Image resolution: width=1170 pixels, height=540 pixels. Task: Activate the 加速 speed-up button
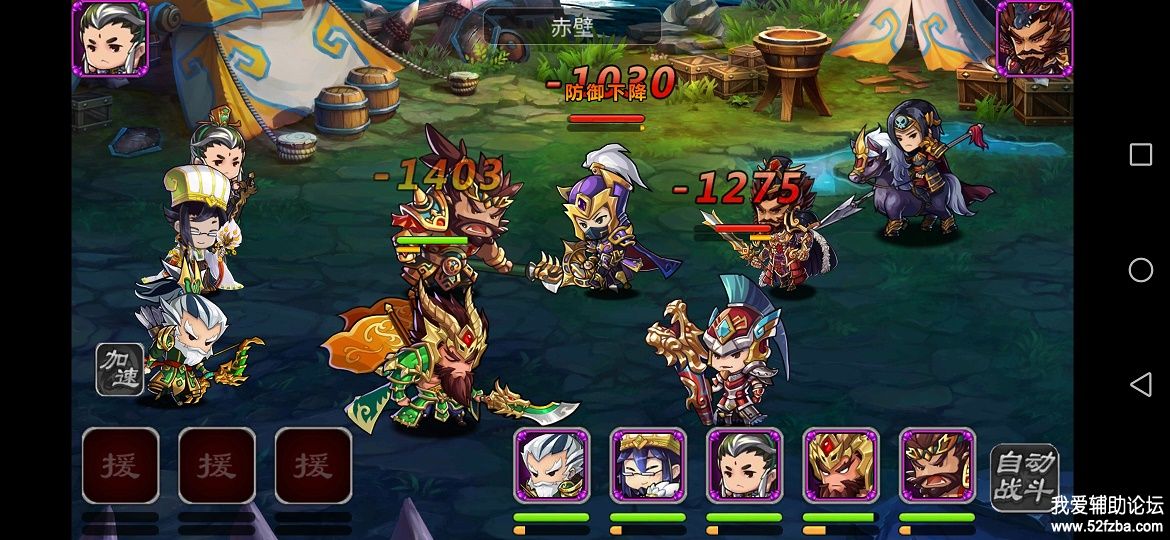coord(119,369)
